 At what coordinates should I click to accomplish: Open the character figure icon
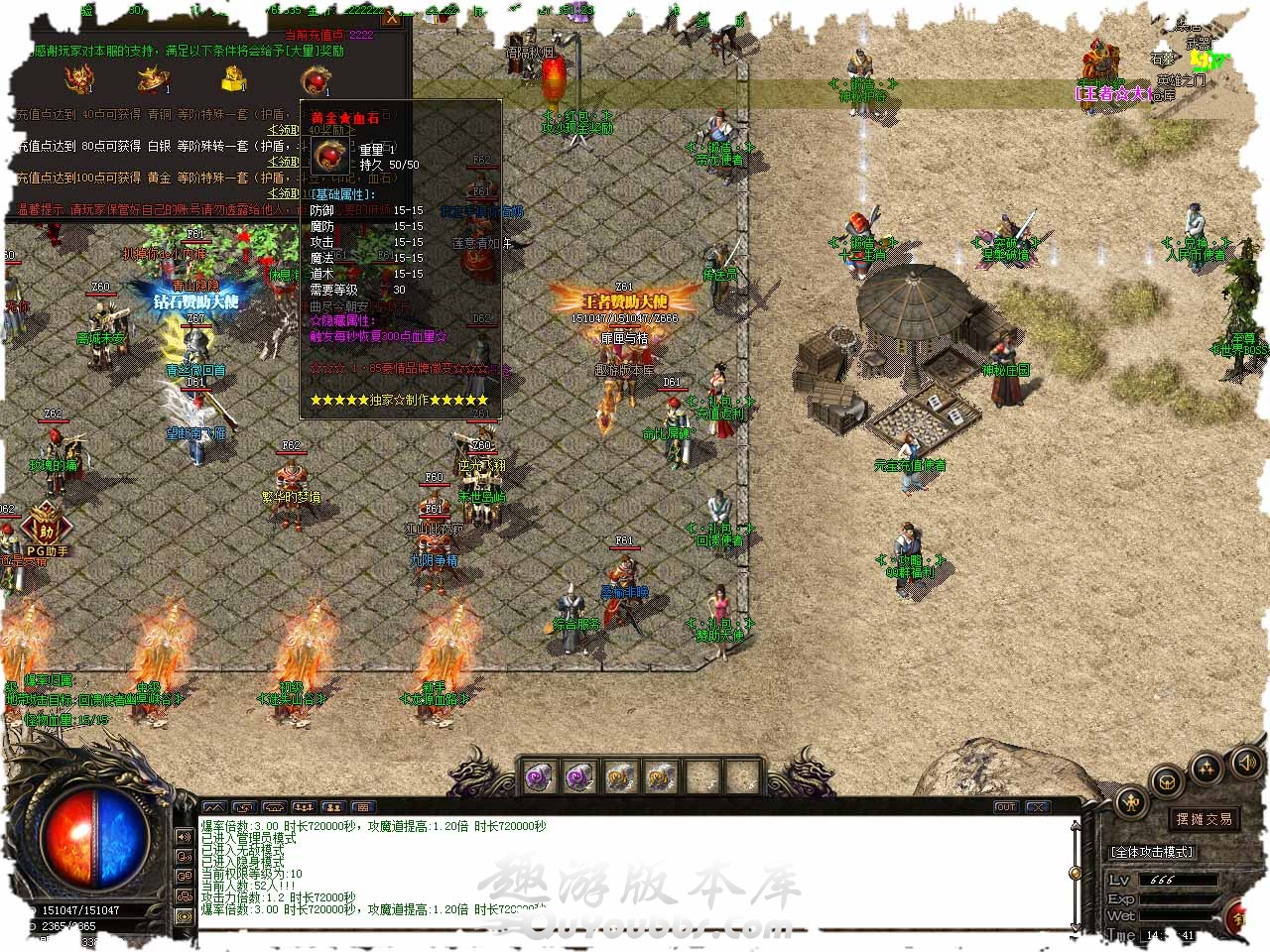1131,801
